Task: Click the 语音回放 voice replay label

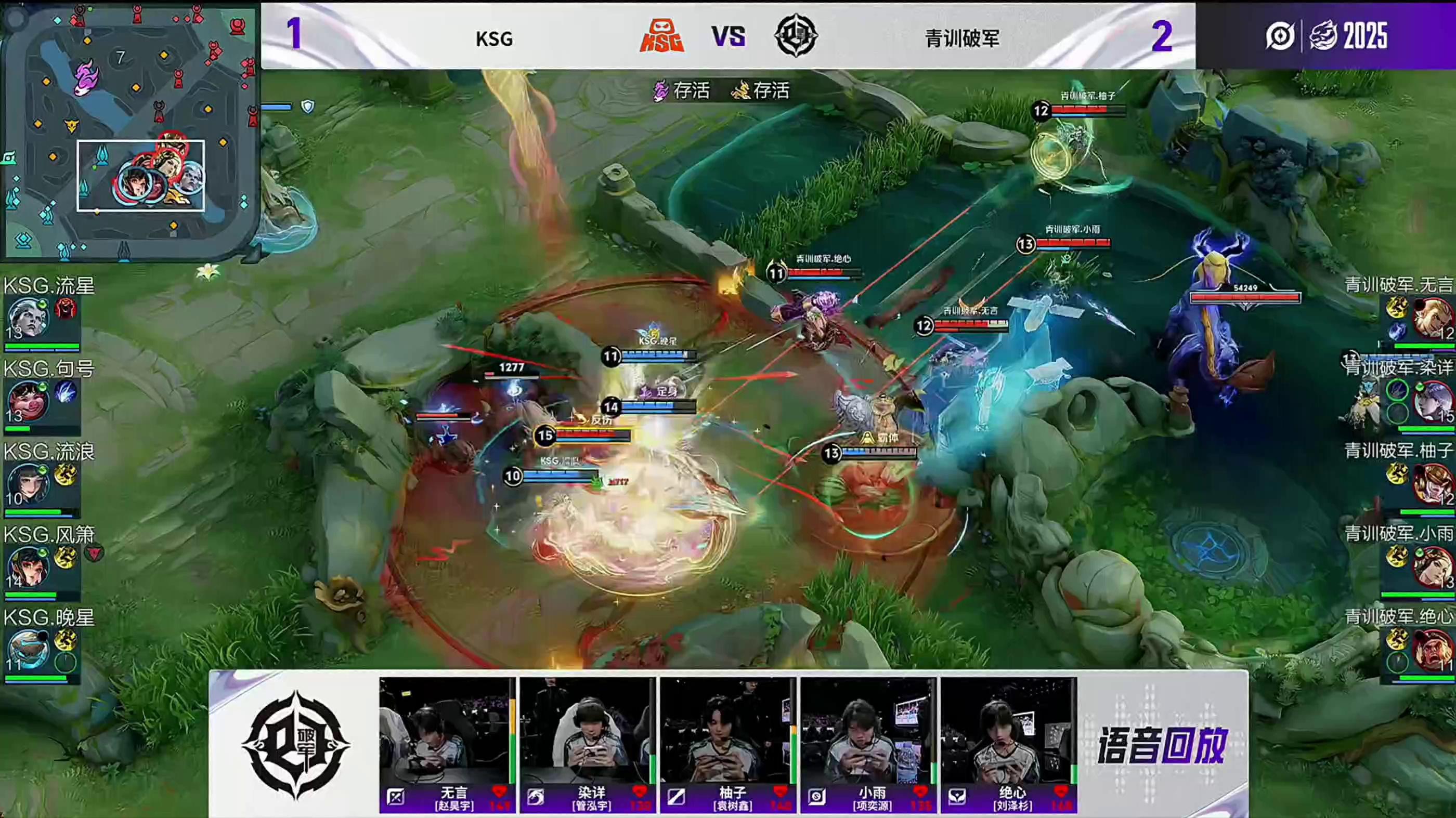Action: [x=1162, y=746]
